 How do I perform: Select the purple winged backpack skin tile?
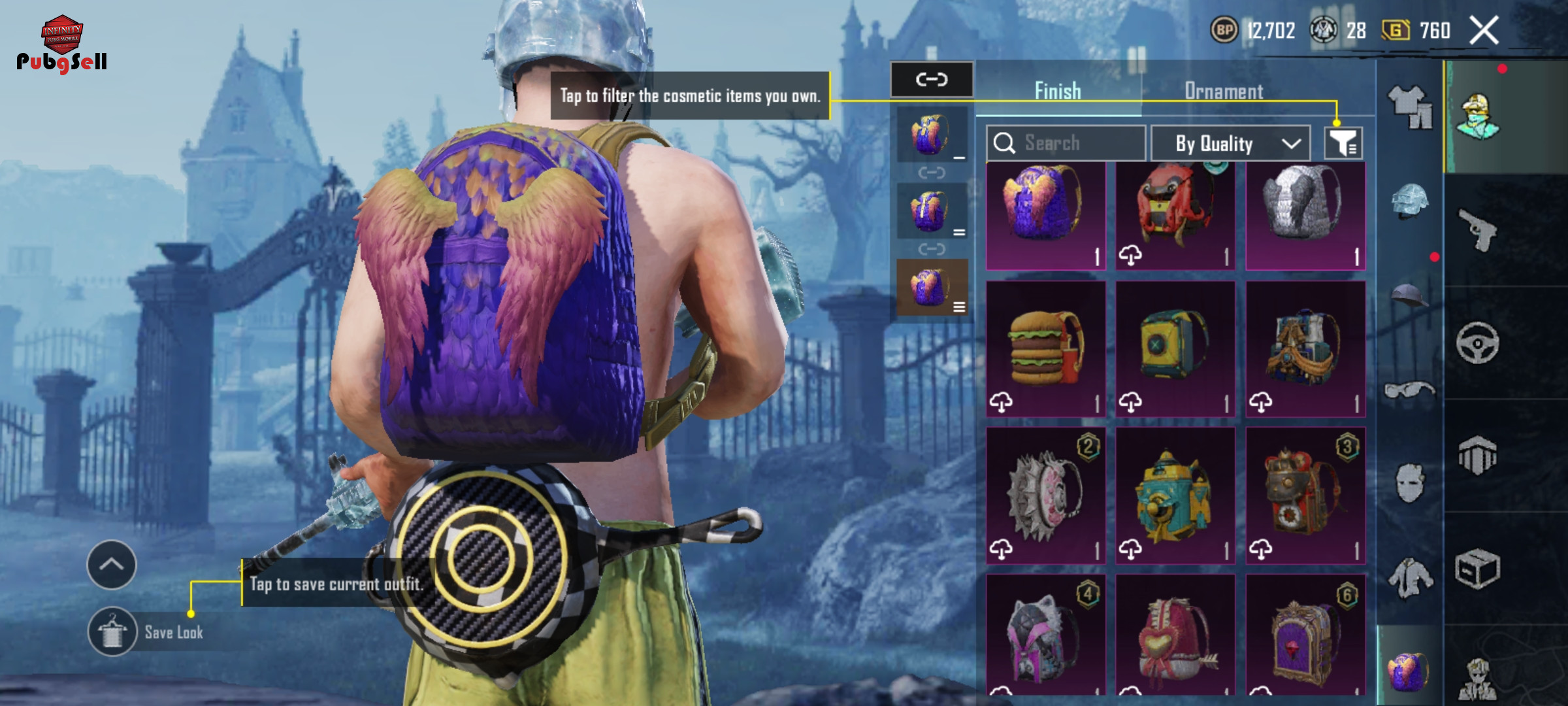[x=1045, y=216]
